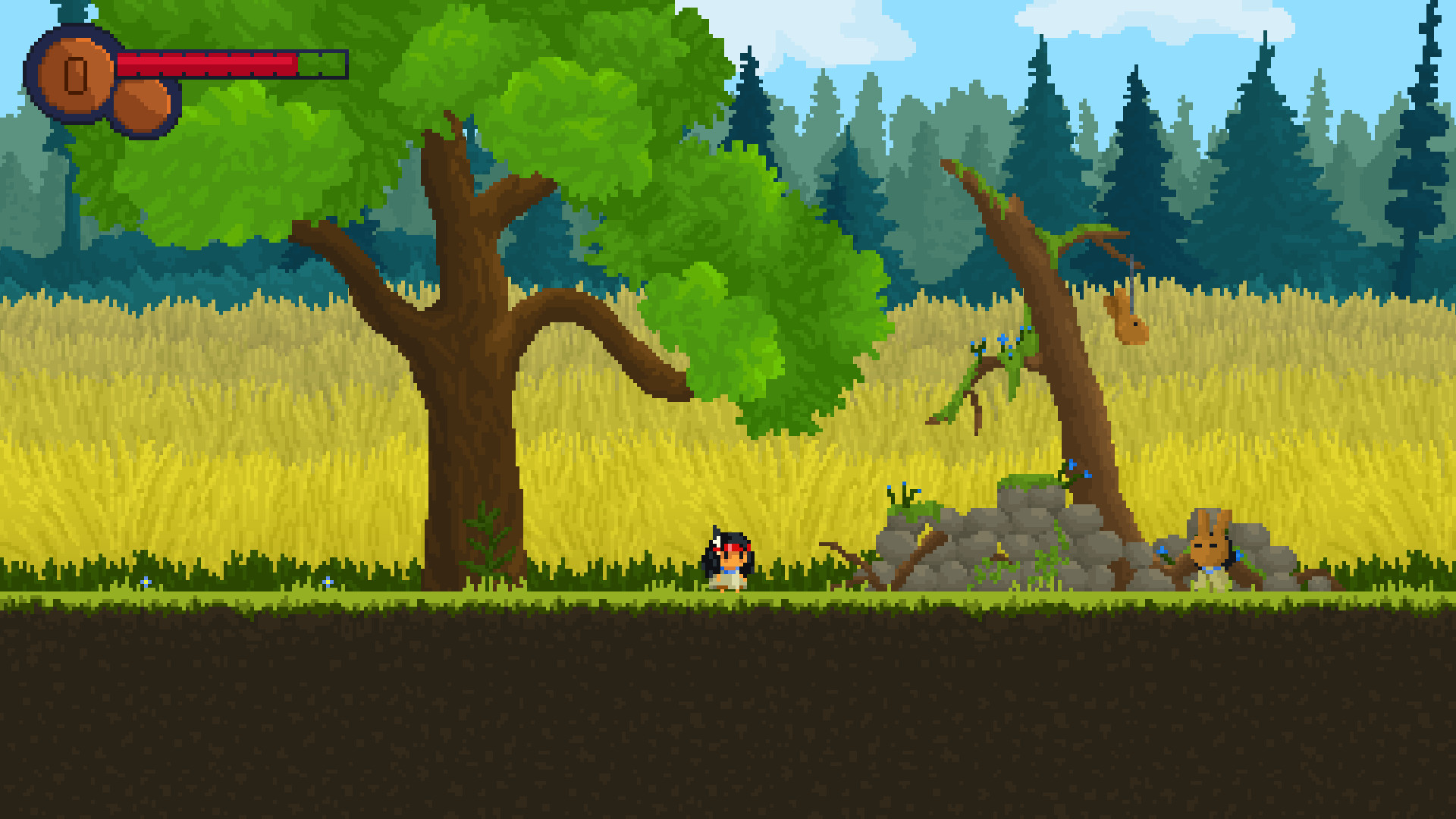This screenshot has width=1456, height=819.
Task: Click the empty green segment of the health bar
Action: pyautogui.click(x=318, y=64)
